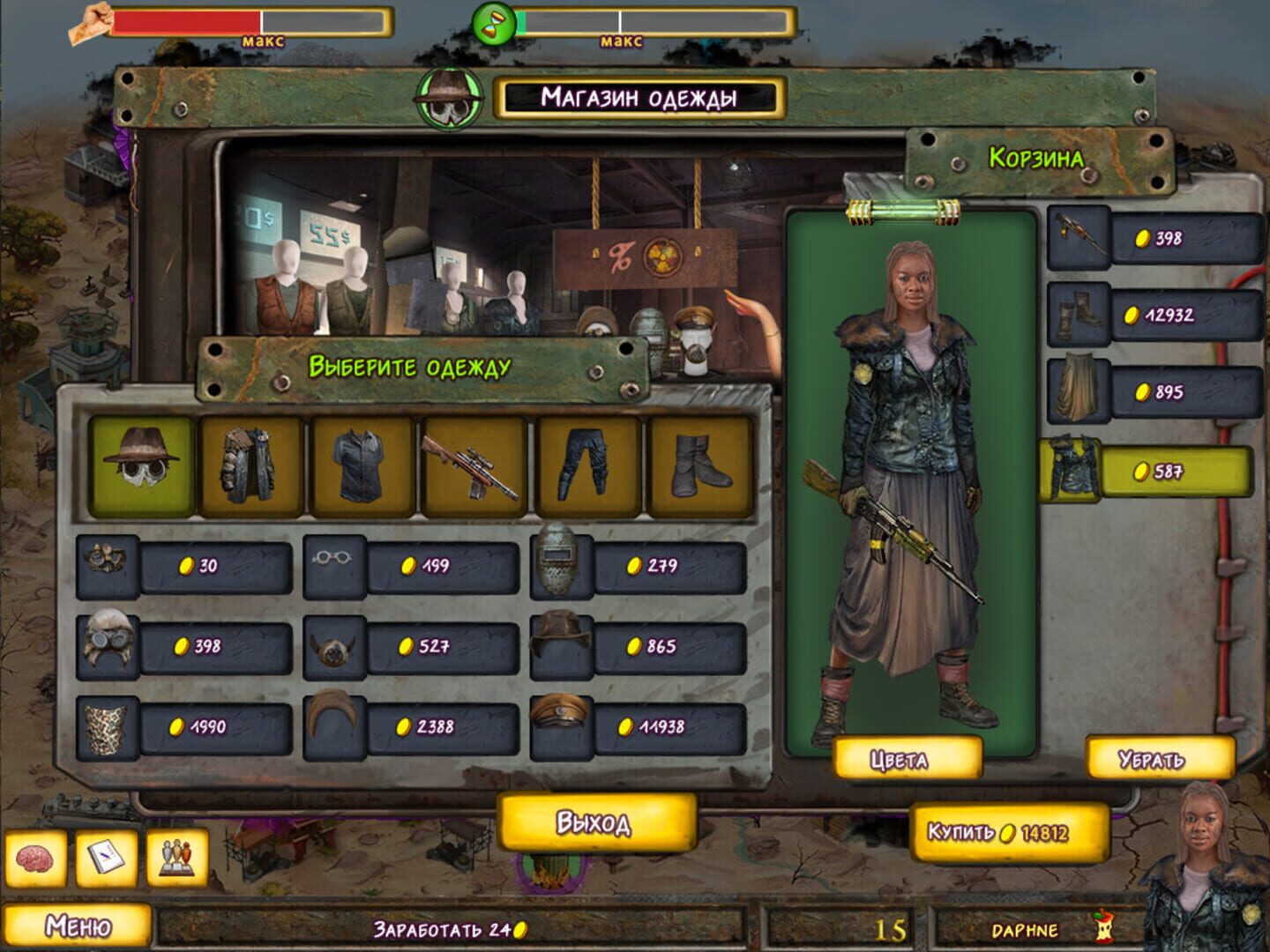Click the red health bar labeled макс
Viewport: 1270px width, 952px height.
(185, 21)
